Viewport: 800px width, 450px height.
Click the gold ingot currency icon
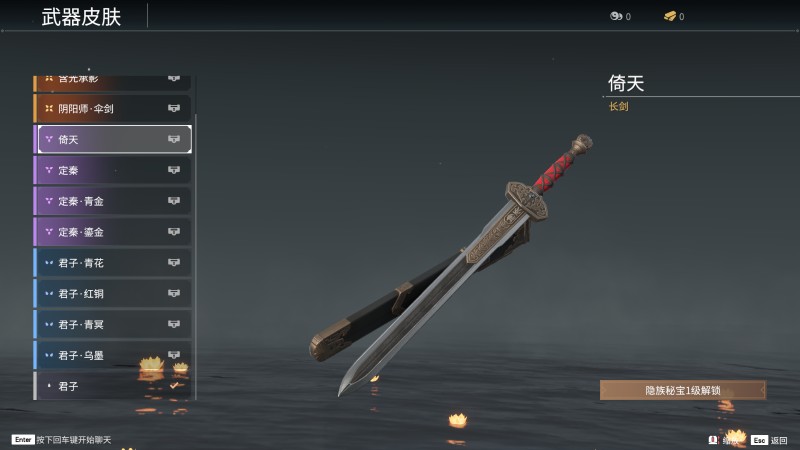tap(670, 16)
